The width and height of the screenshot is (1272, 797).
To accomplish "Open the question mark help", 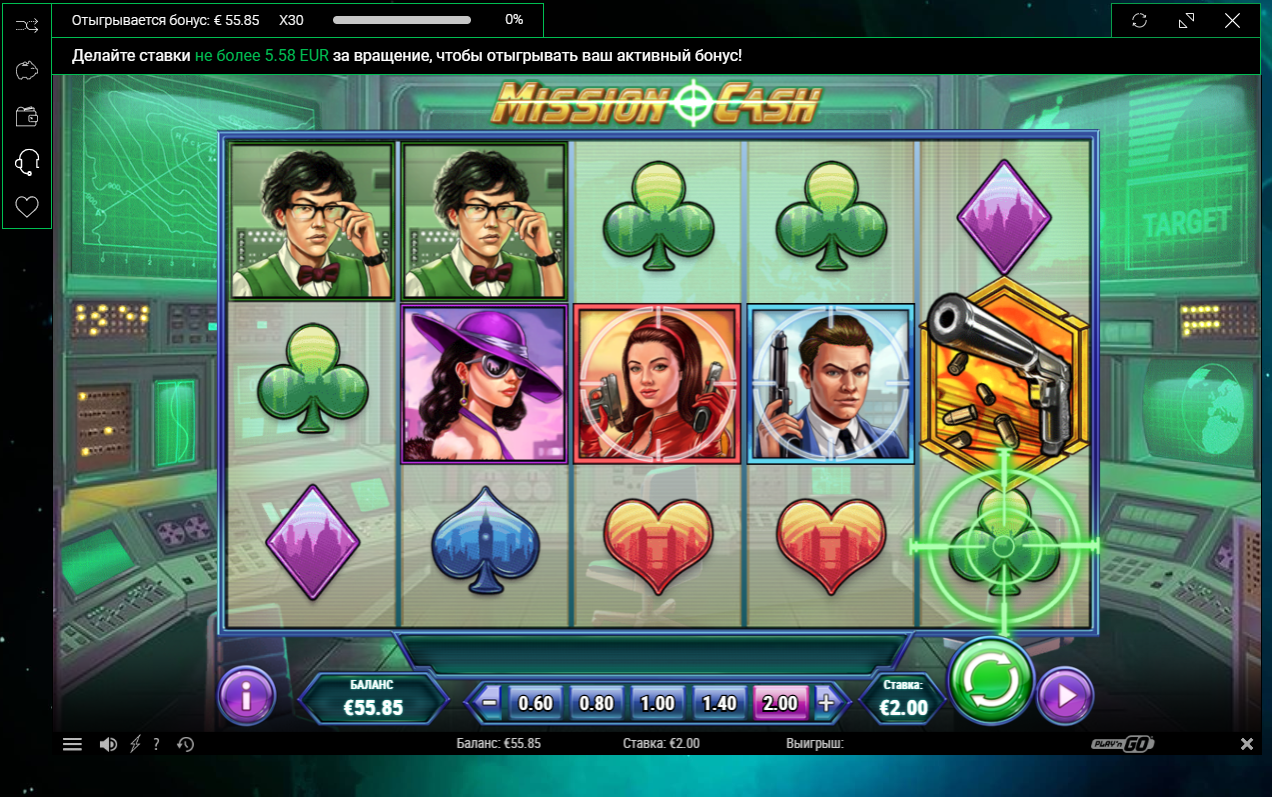I will [157, 744].
